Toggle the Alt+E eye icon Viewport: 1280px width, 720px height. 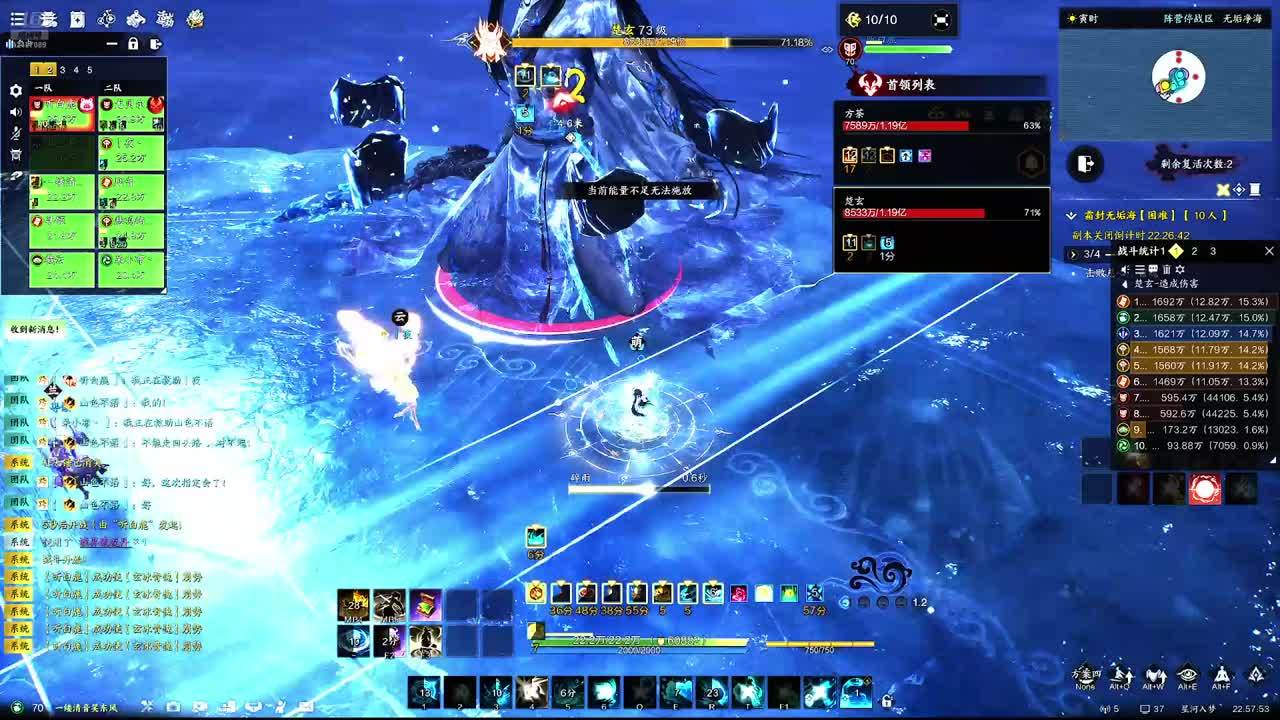tap(1187, 677)
